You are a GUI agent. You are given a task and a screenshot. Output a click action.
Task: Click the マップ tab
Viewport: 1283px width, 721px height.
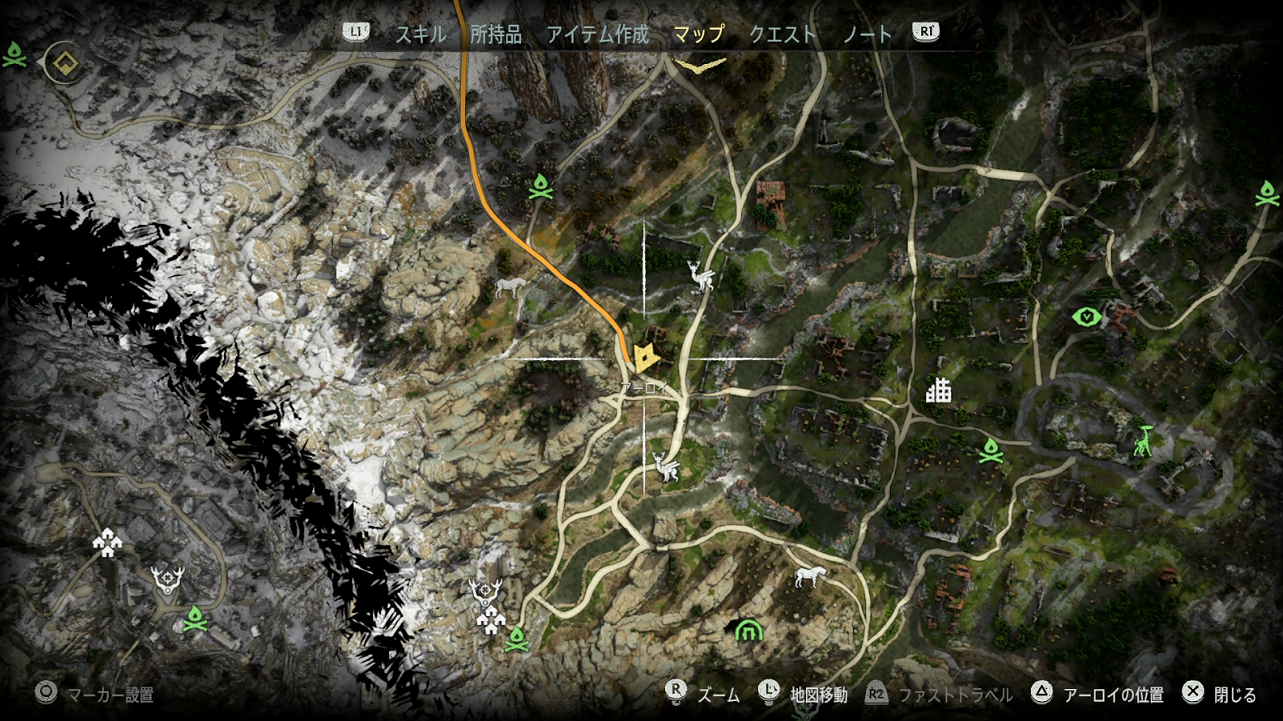coord(698,34)
